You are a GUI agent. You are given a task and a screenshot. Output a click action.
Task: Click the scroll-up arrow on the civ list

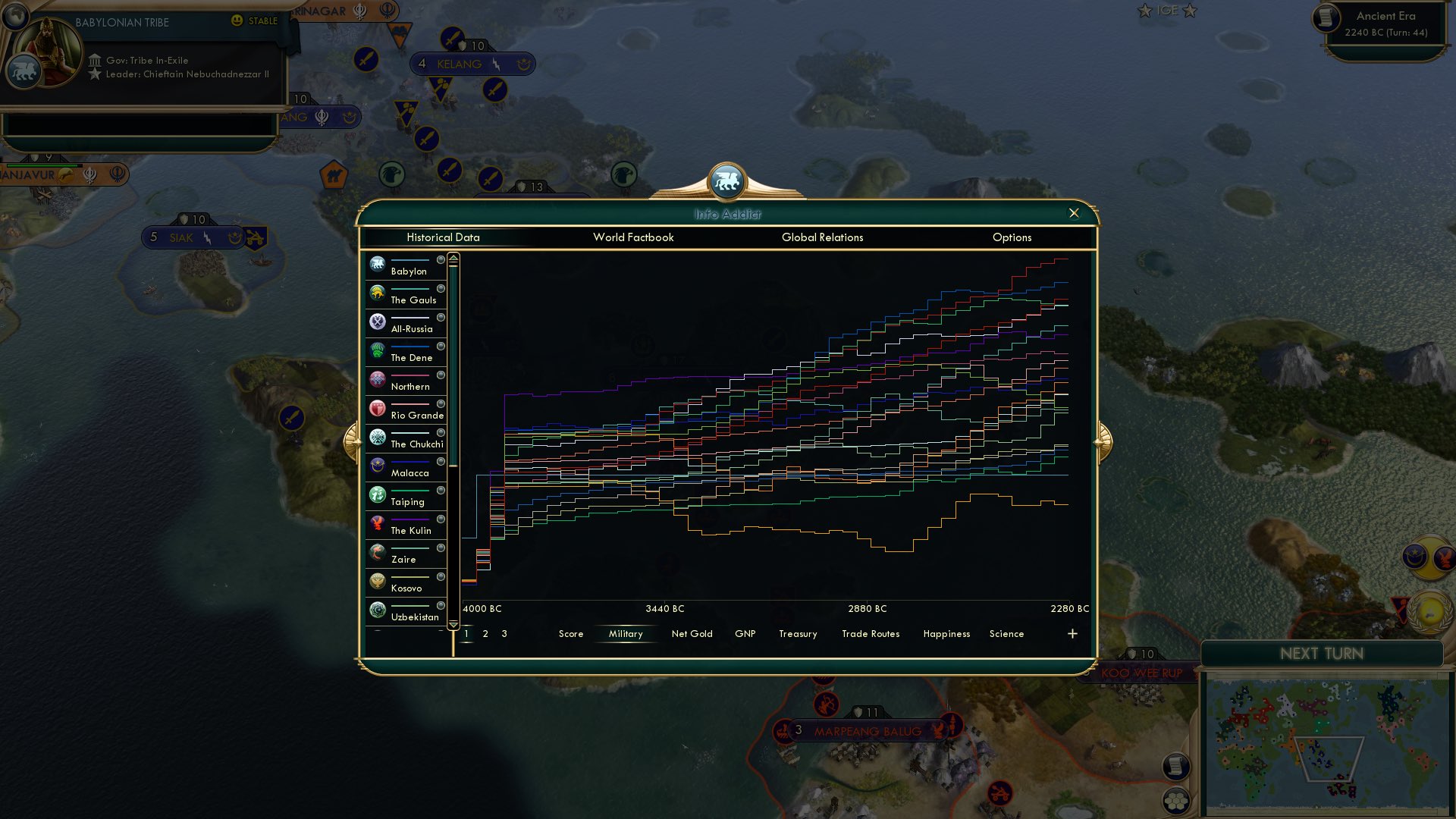(453, 258)
